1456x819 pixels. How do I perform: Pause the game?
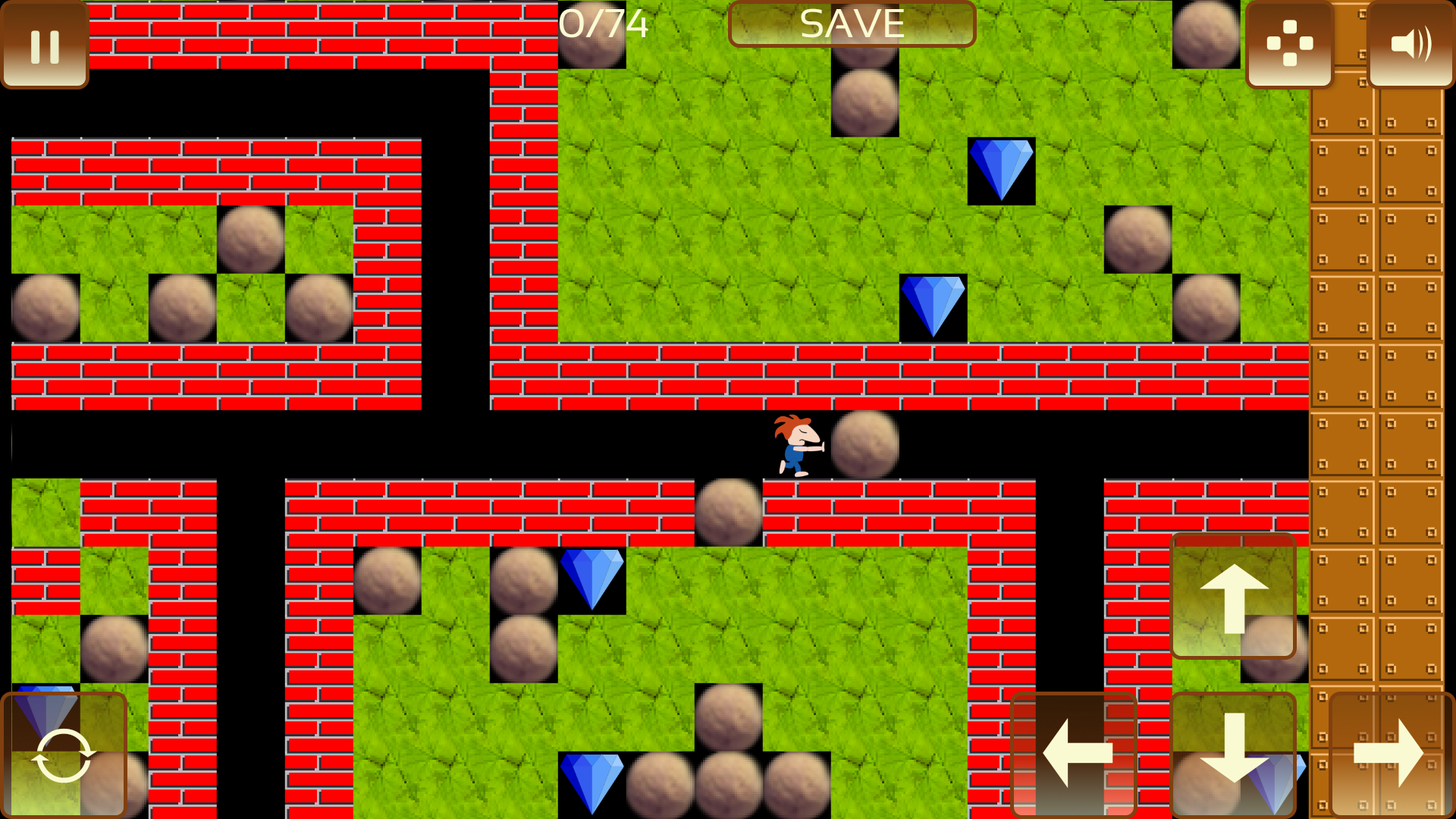[45, 45]
